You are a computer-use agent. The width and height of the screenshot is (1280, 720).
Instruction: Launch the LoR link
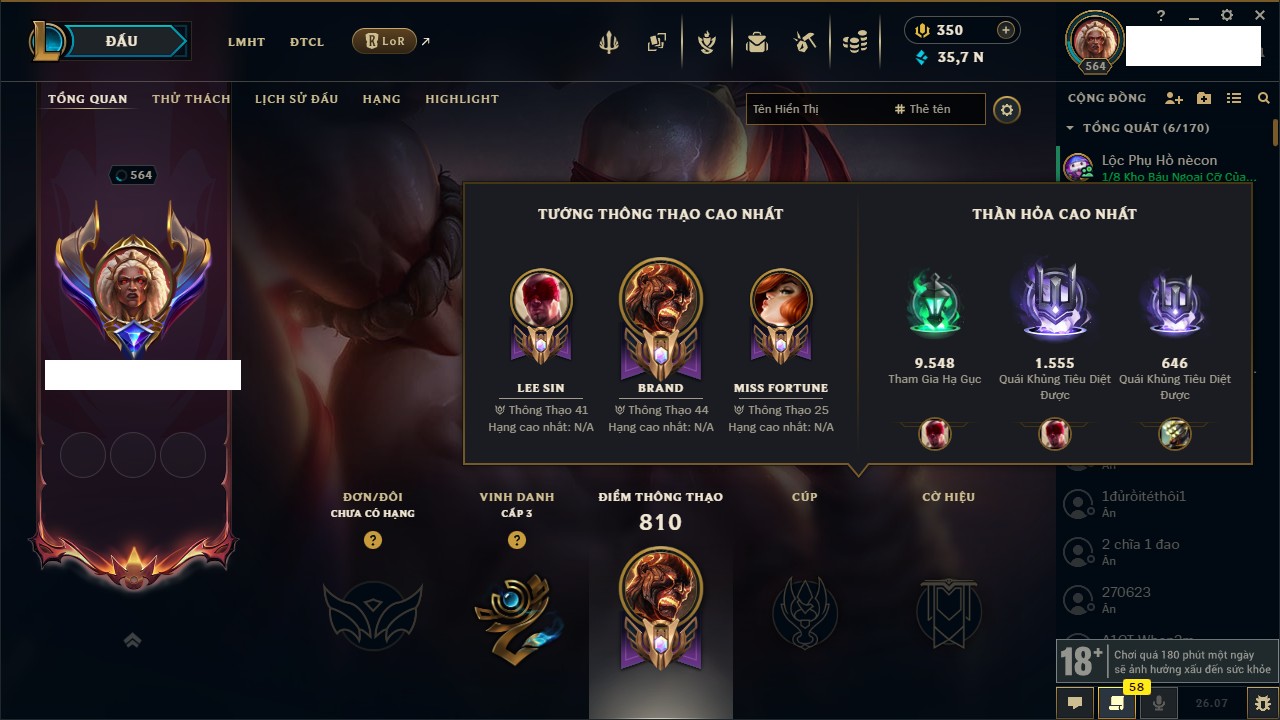(x=385, y=41)
